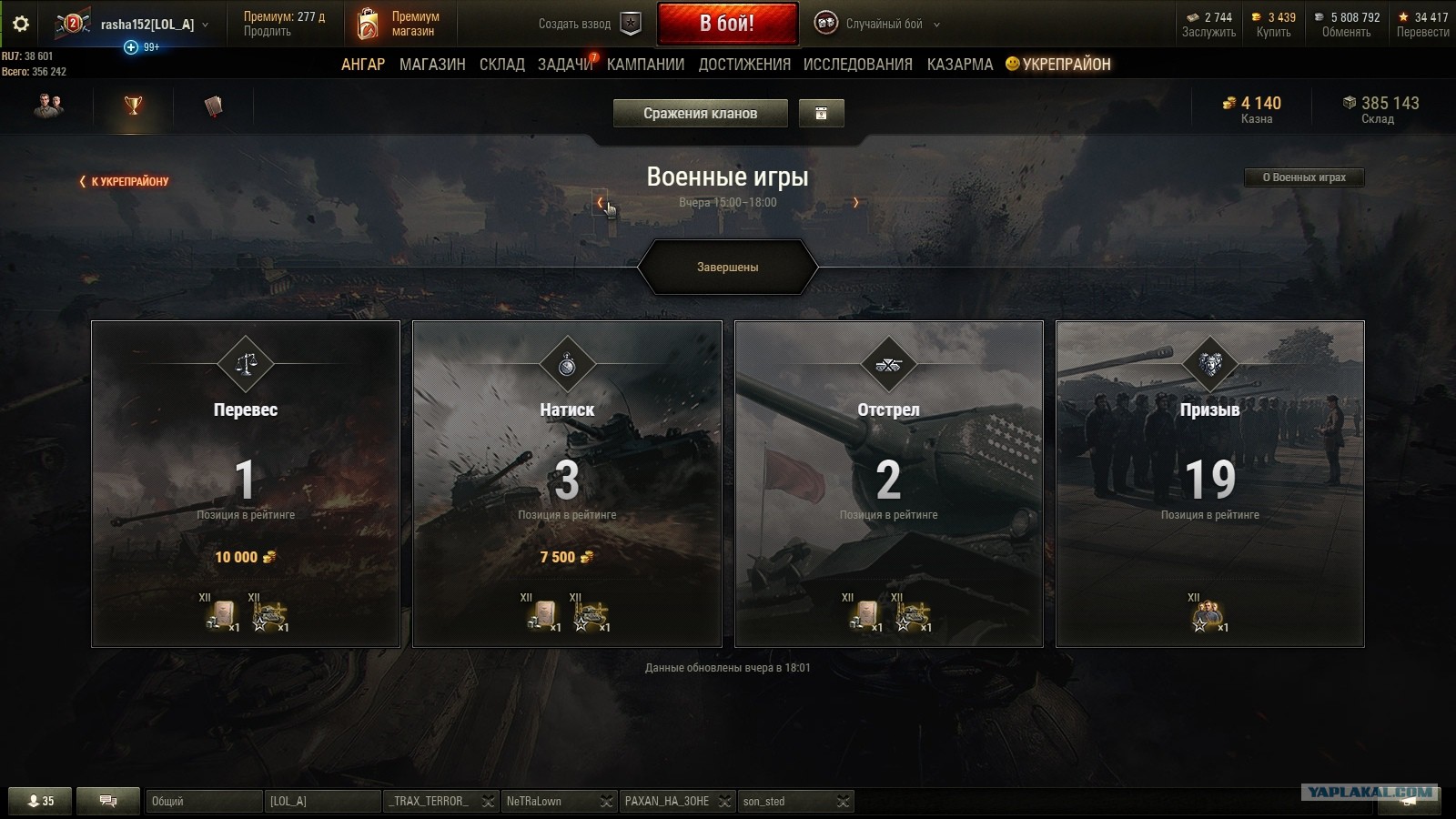Show the previous war games period
Screen dimensions: 1456x819
600,202
